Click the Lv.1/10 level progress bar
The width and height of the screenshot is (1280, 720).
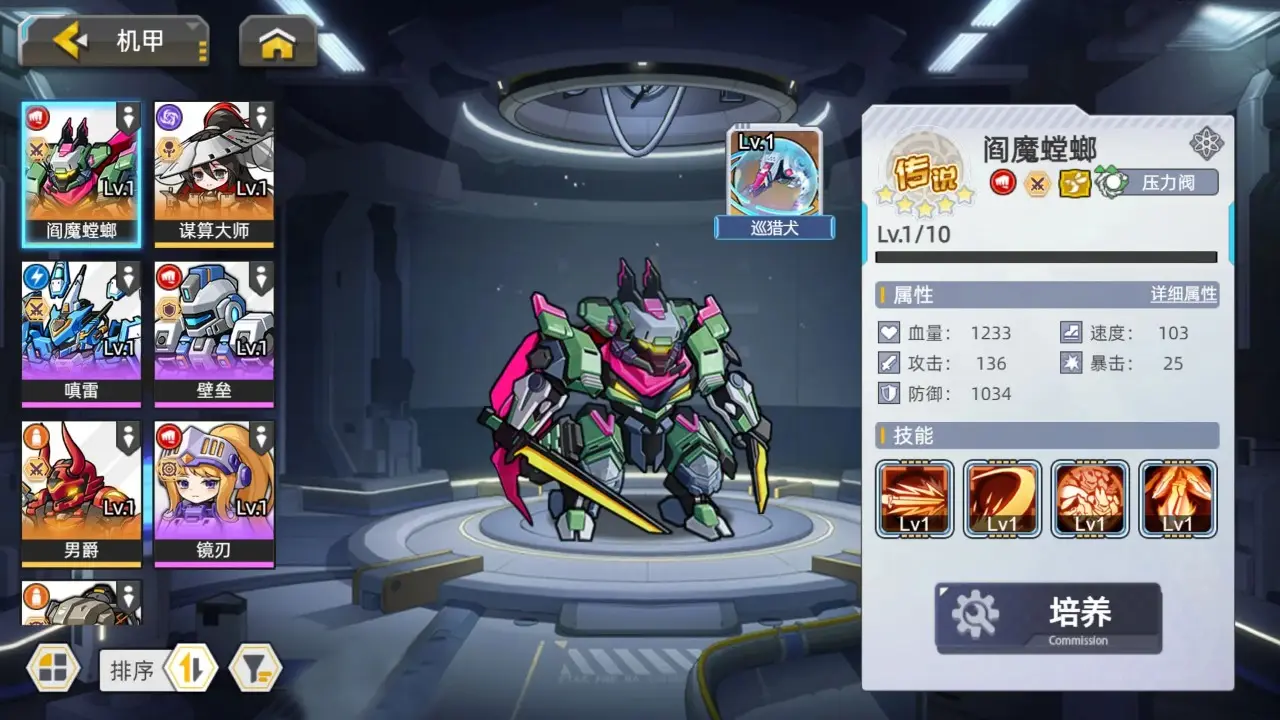pyautogui.click(x=1044, y=256)
